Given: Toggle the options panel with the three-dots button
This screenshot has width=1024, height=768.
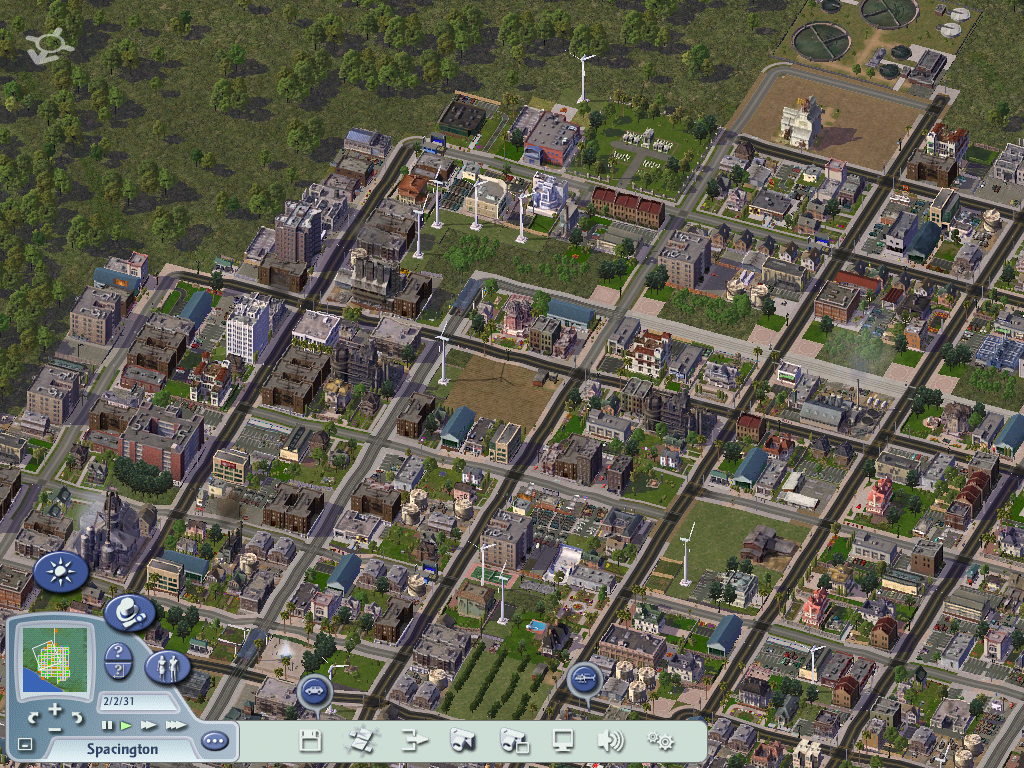Looking at the screenshot, I should tap(214, 742).
